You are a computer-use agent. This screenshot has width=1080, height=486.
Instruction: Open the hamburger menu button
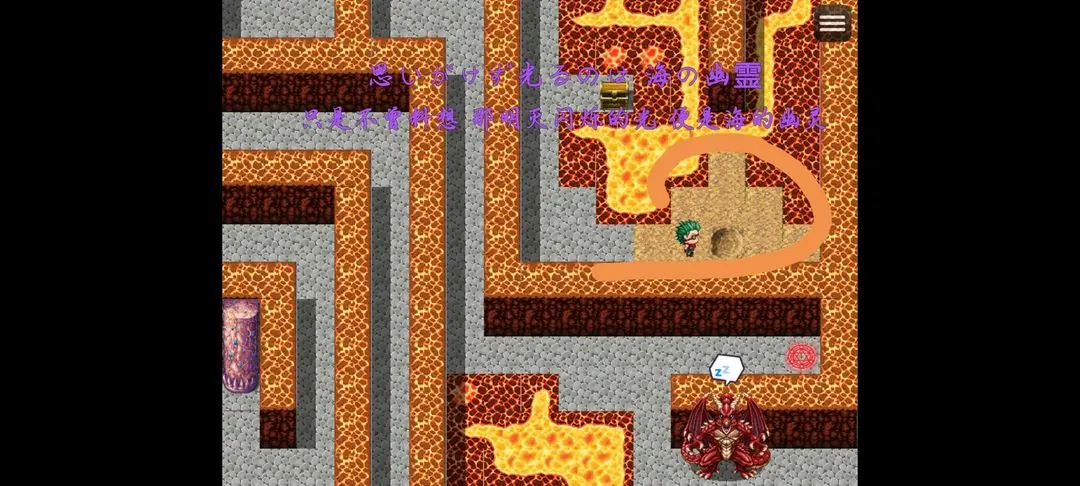[832, 23]
